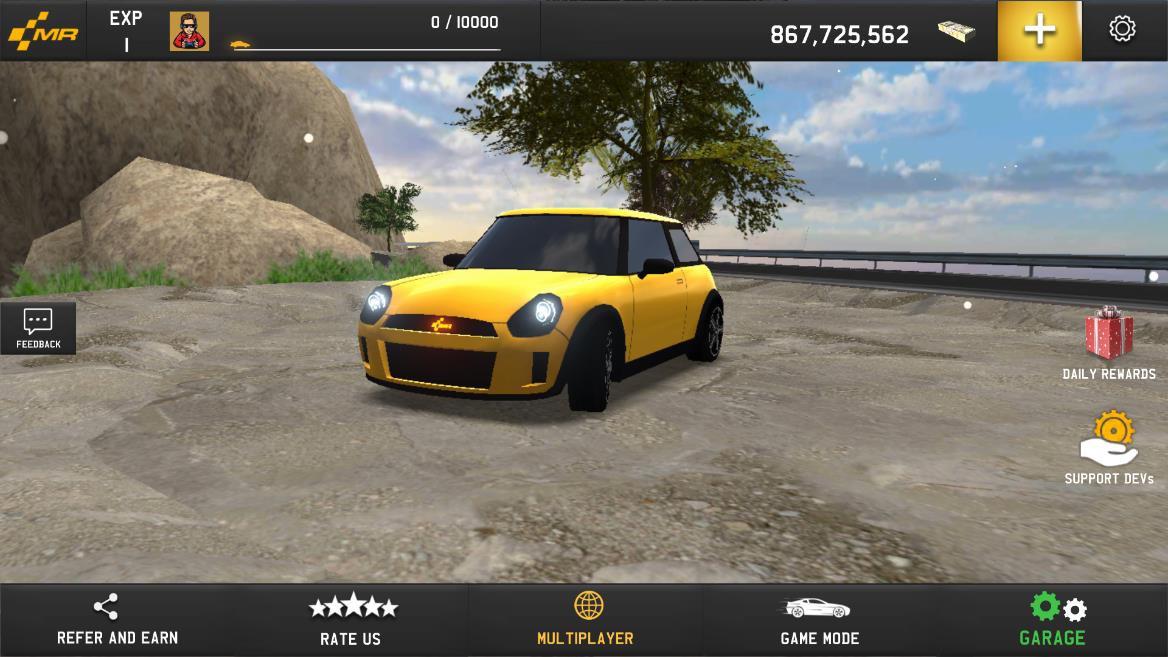Tap the gold plus button to add cash
Image resolution: width=1168 pixels, height=657 pixels.
(x=1039, y=30)
